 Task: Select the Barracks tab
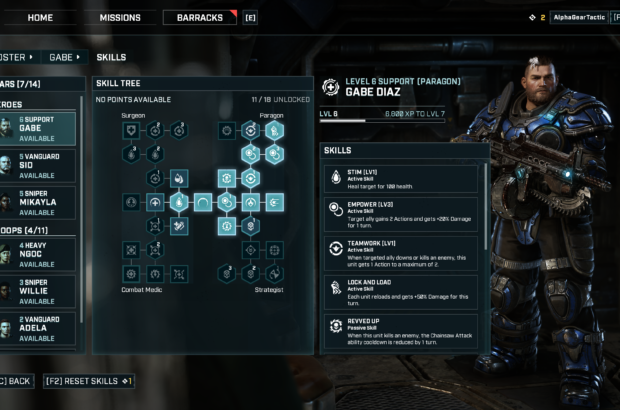click(x=200, y=17)
